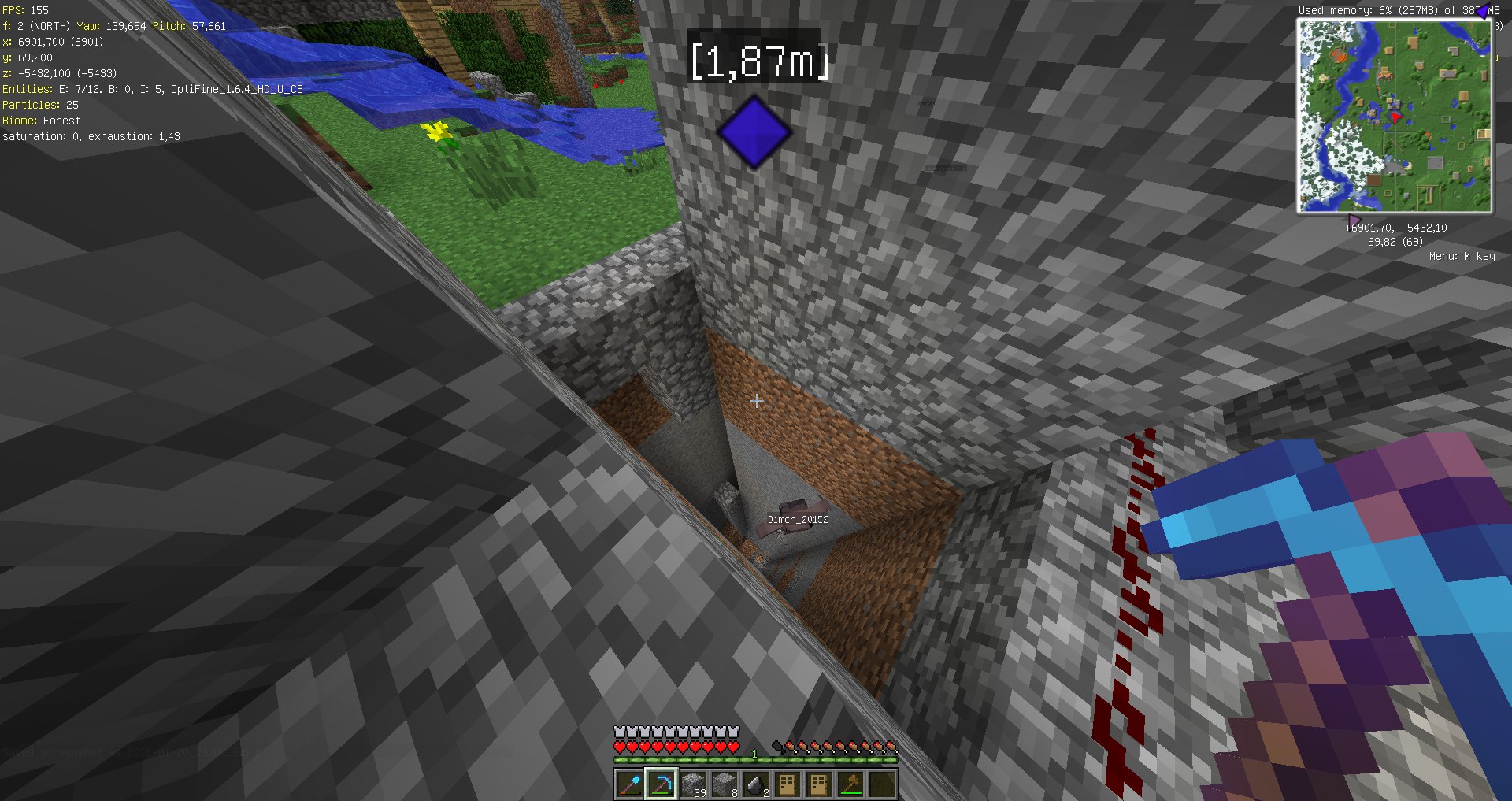Select the empty last hotbar slot
The width and height of the screenshot is (1512, 801).
(882, 784)
